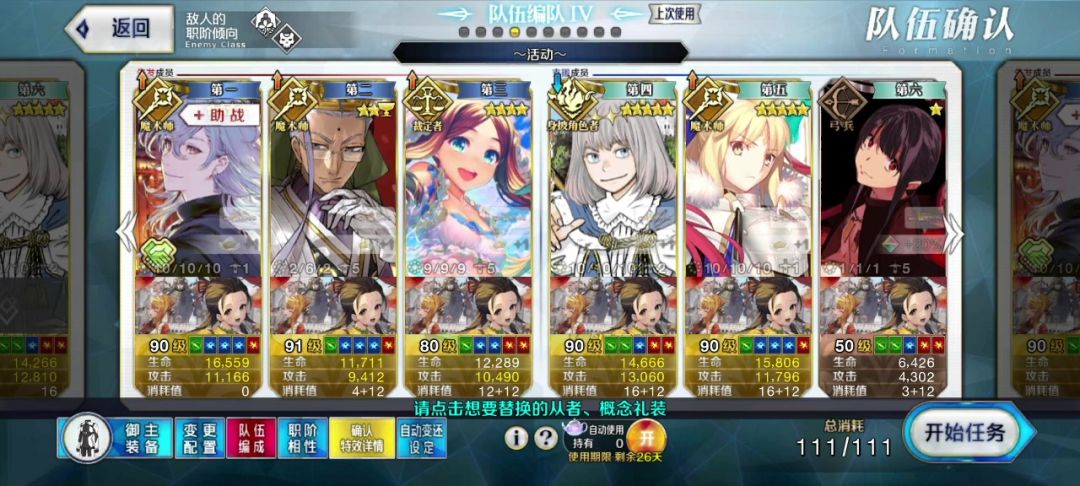Choose the 上次使用 last-used party button
1080x486 pixels.
pyautogui.click(x=675, y=13)
